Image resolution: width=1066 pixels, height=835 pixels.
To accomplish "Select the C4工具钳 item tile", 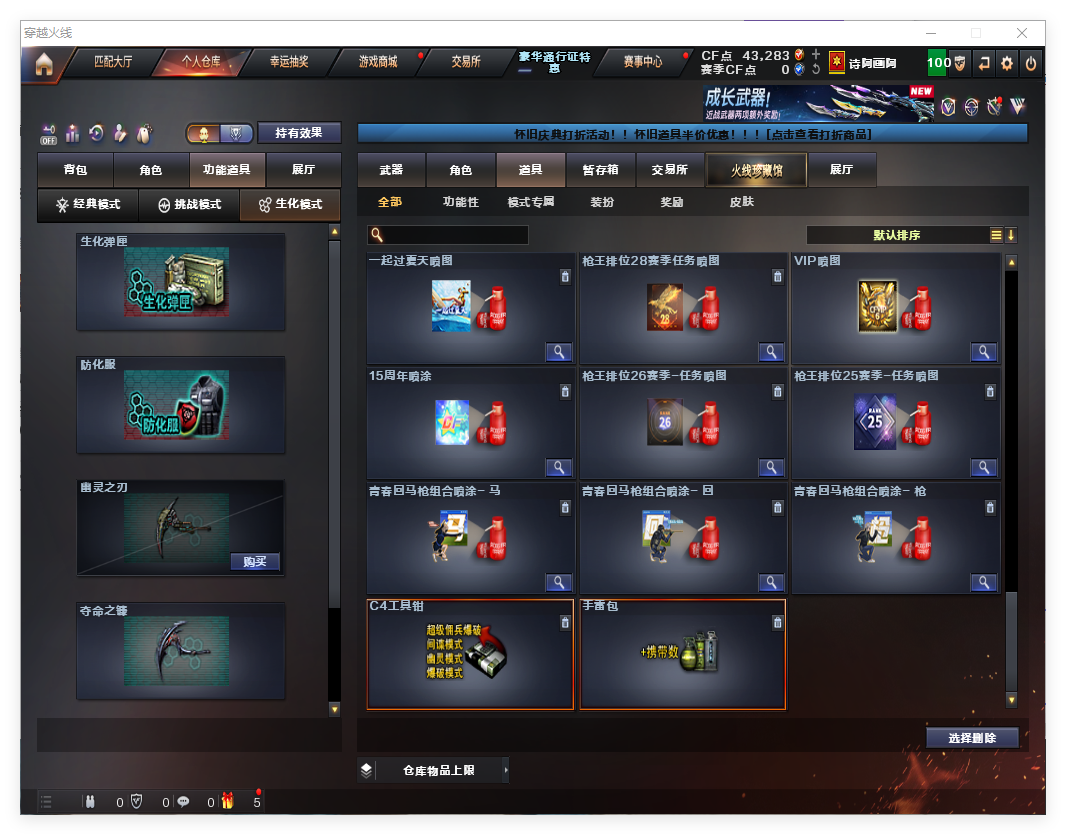I will click(470, 655).
